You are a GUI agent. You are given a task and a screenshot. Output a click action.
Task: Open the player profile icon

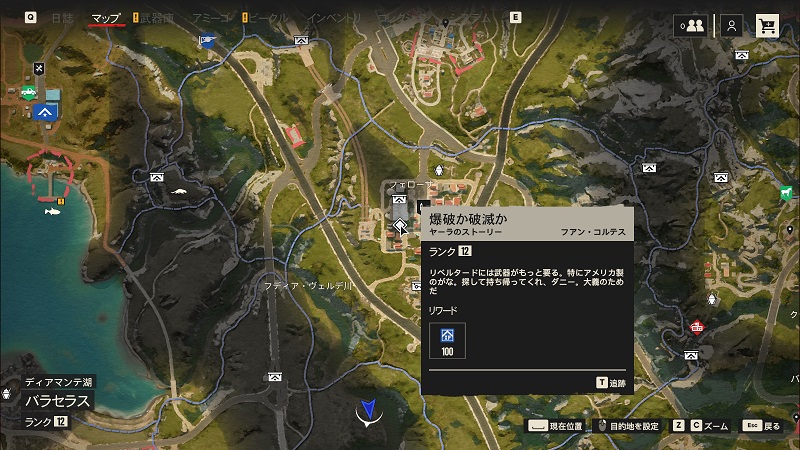[732, 26]
